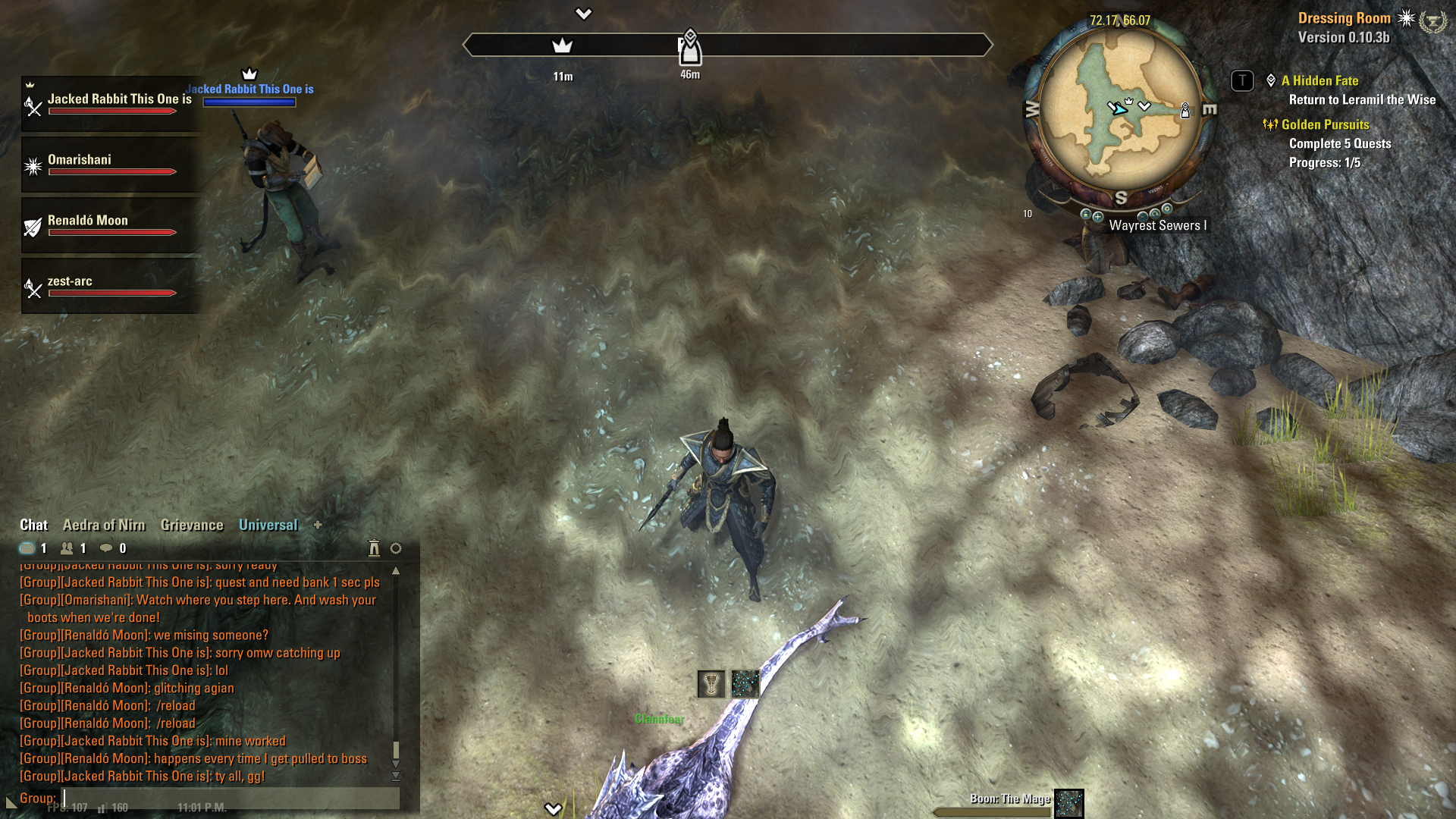Zoom in the minimap with plus button
The height and width of the screenshot is (819, 1456).
[x=1098, y=216]
